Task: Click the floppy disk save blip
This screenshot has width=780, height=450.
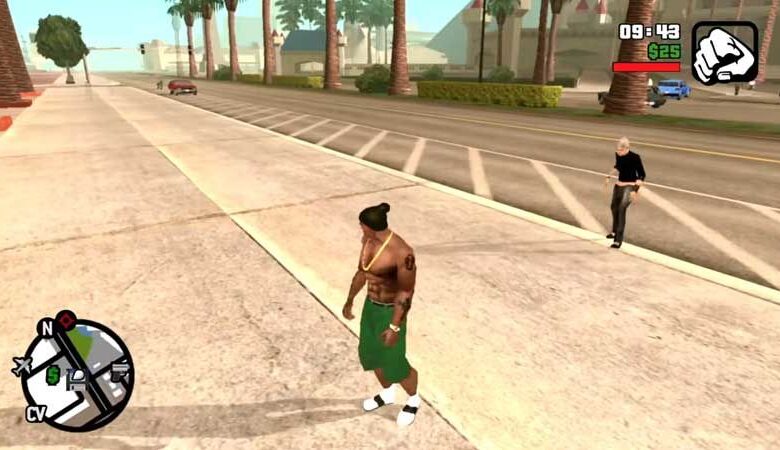Action: [76, 380]
